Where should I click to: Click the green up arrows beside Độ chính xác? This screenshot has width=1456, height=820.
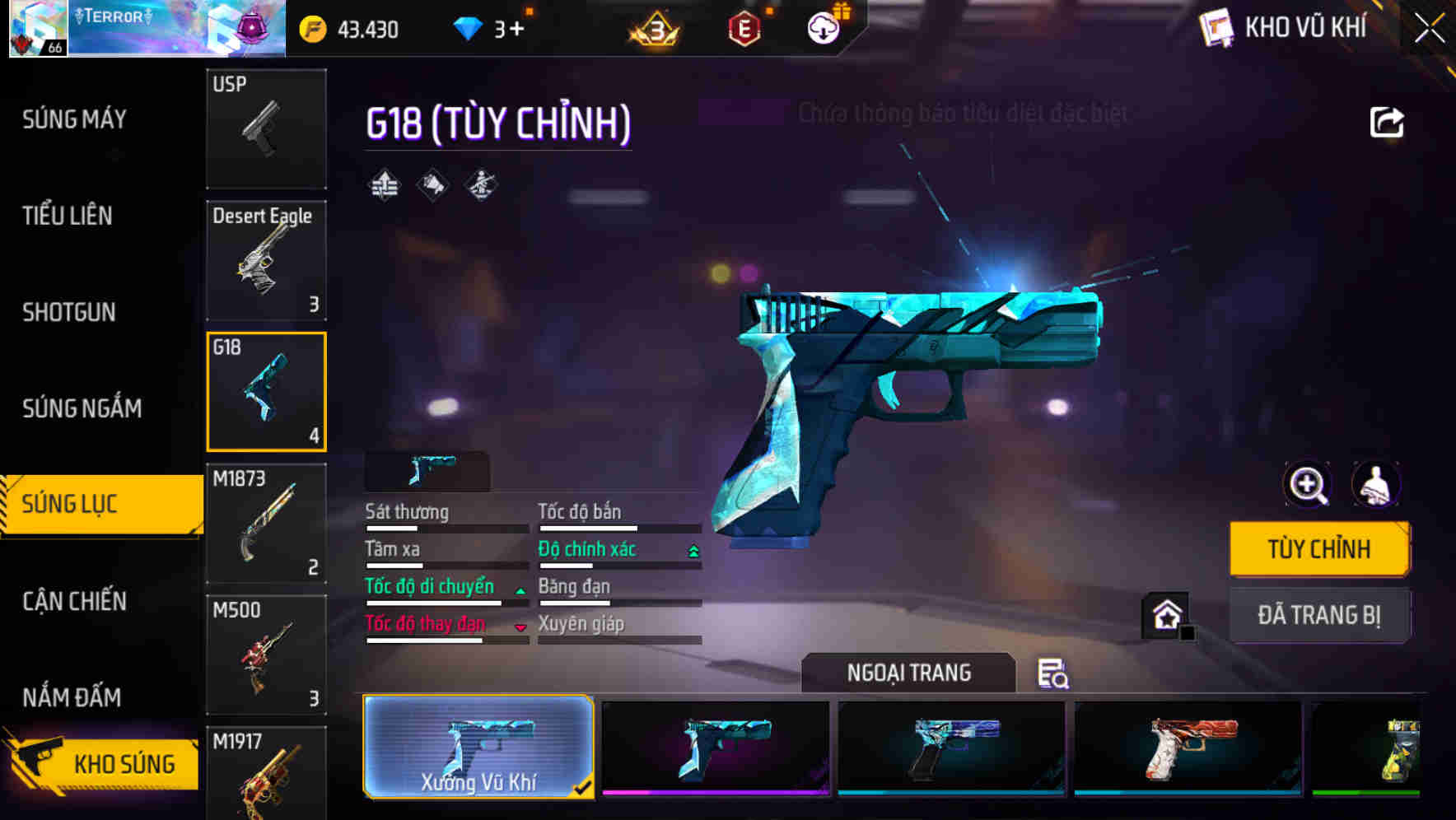pos(692,549)
